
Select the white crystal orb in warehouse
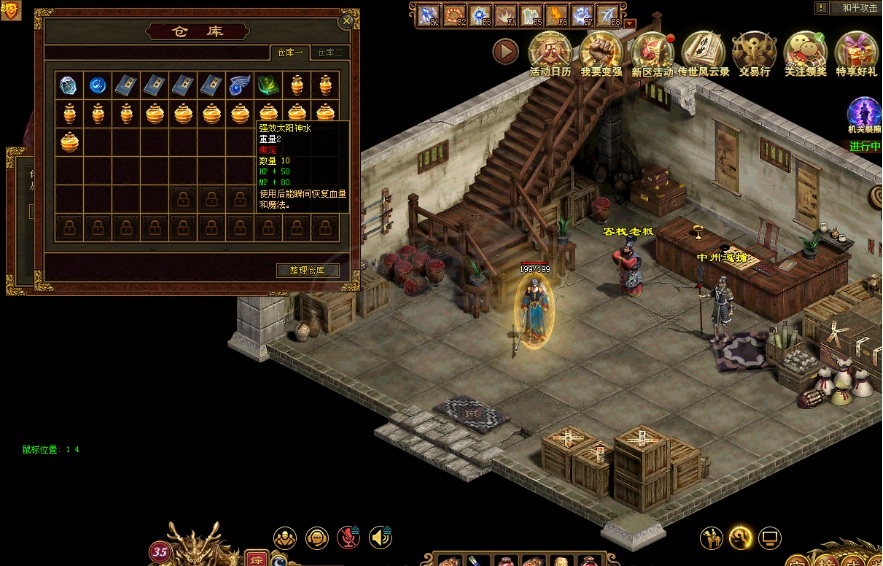click(x=68, y=85)
